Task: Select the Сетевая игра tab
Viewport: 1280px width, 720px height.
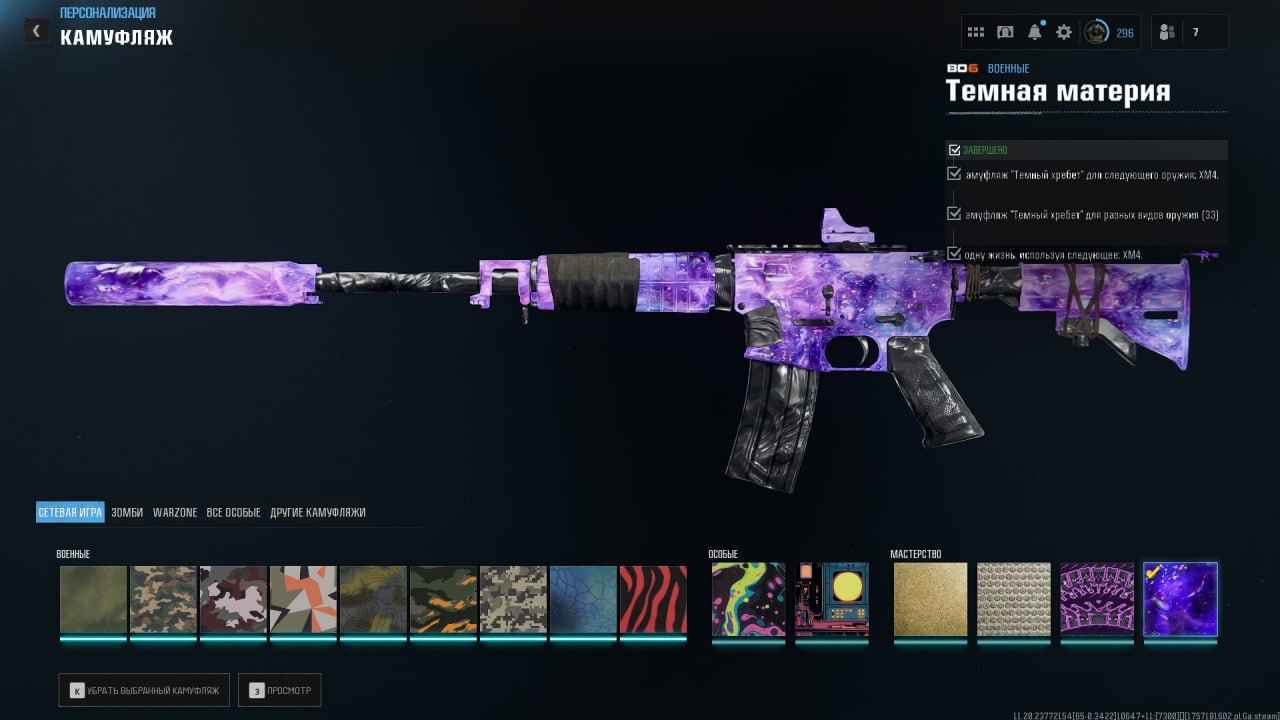Action: point(70,513)
